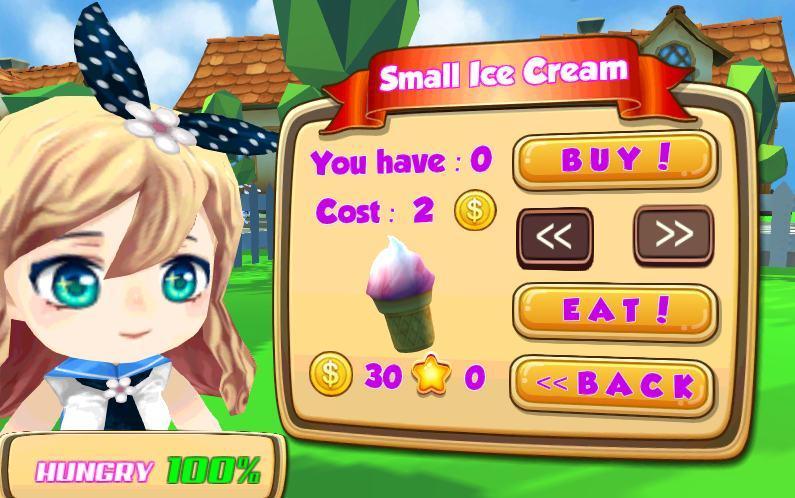This screenshot has height=498, width=795.
Task: Eat the ice cream
Action: [x=615, y=311]
